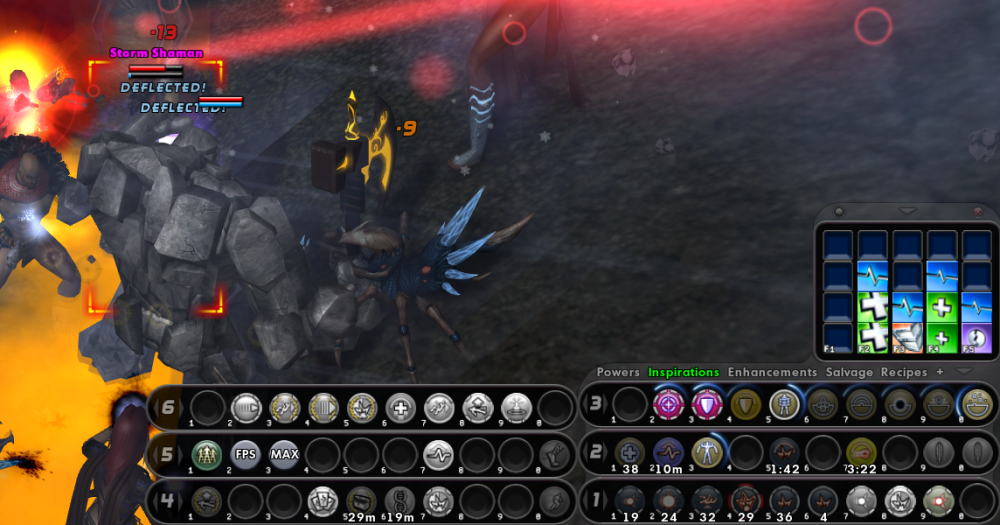Click the MAX macro button

coord(284,453)
